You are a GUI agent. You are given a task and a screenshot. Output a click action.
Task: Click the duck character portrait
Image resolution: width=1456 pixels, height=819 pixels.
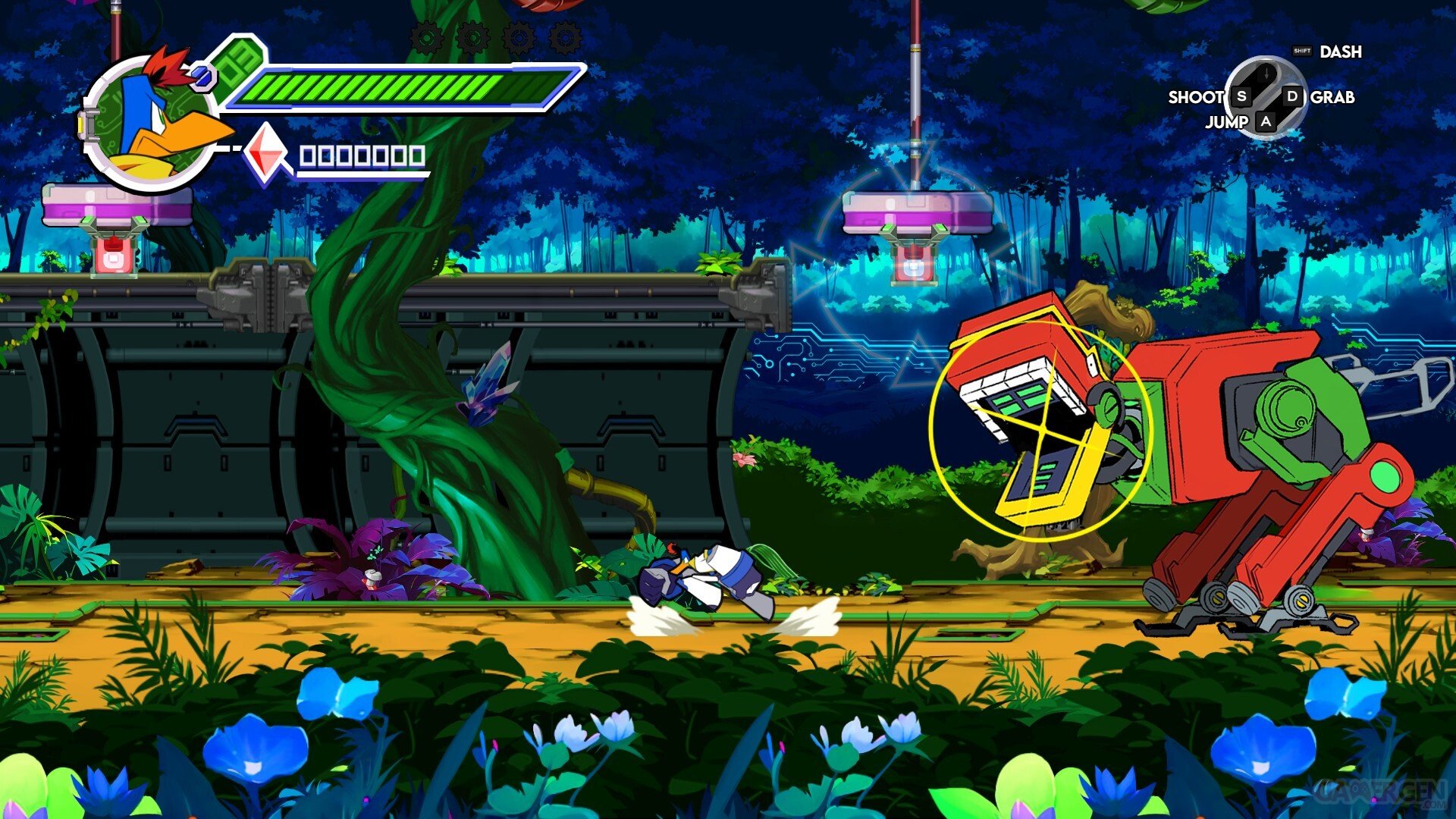(150, 121)
